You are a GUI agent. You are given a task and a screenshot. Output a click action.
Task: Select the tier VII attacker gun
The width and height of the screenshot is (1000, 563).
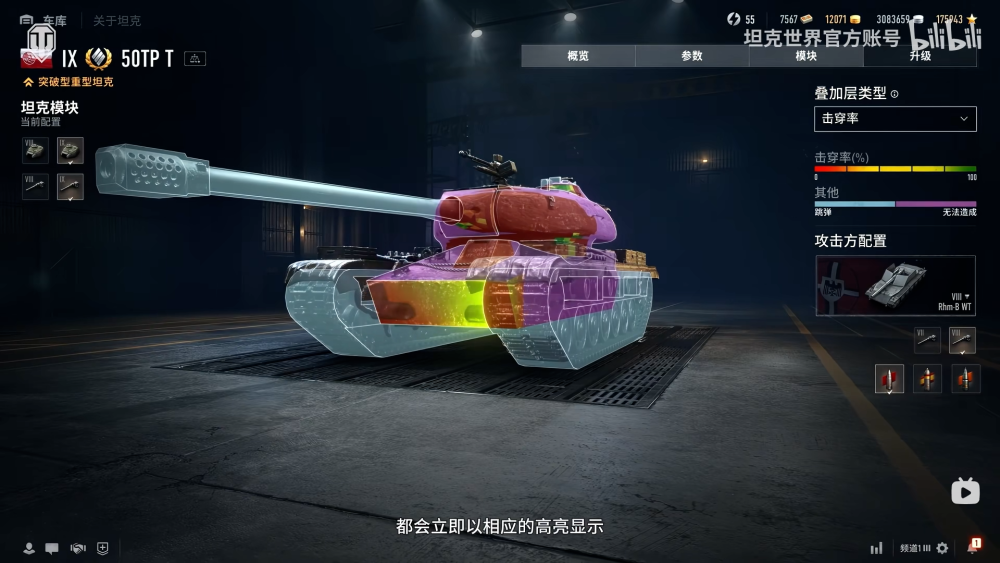[x=929, y=340]
